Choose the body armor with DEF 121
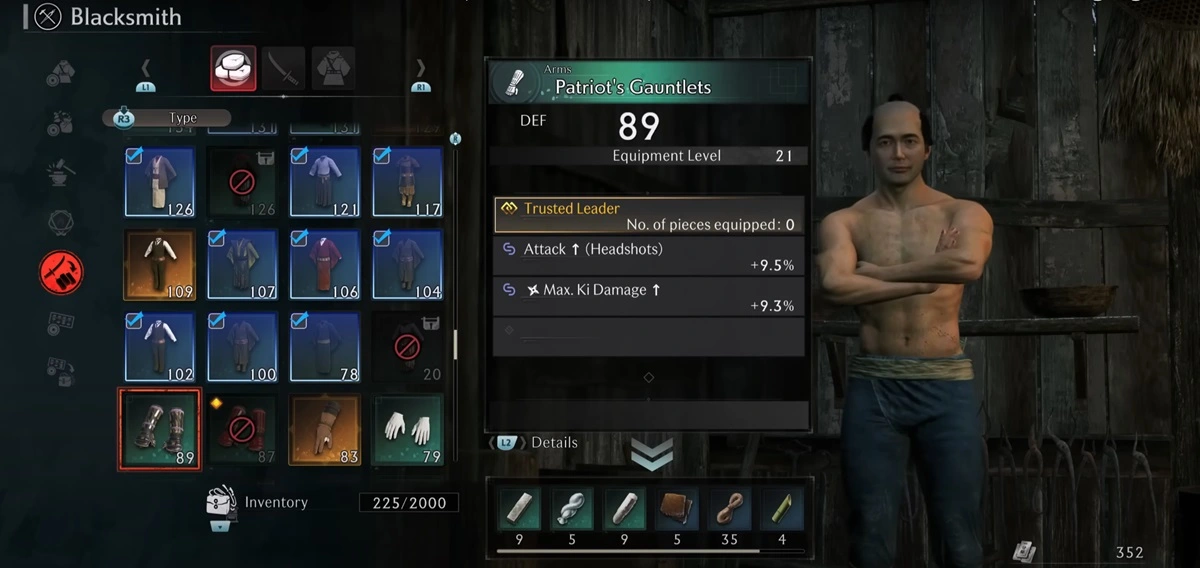Viewport: 1200px width, 568px height. [x=324, y=181]
